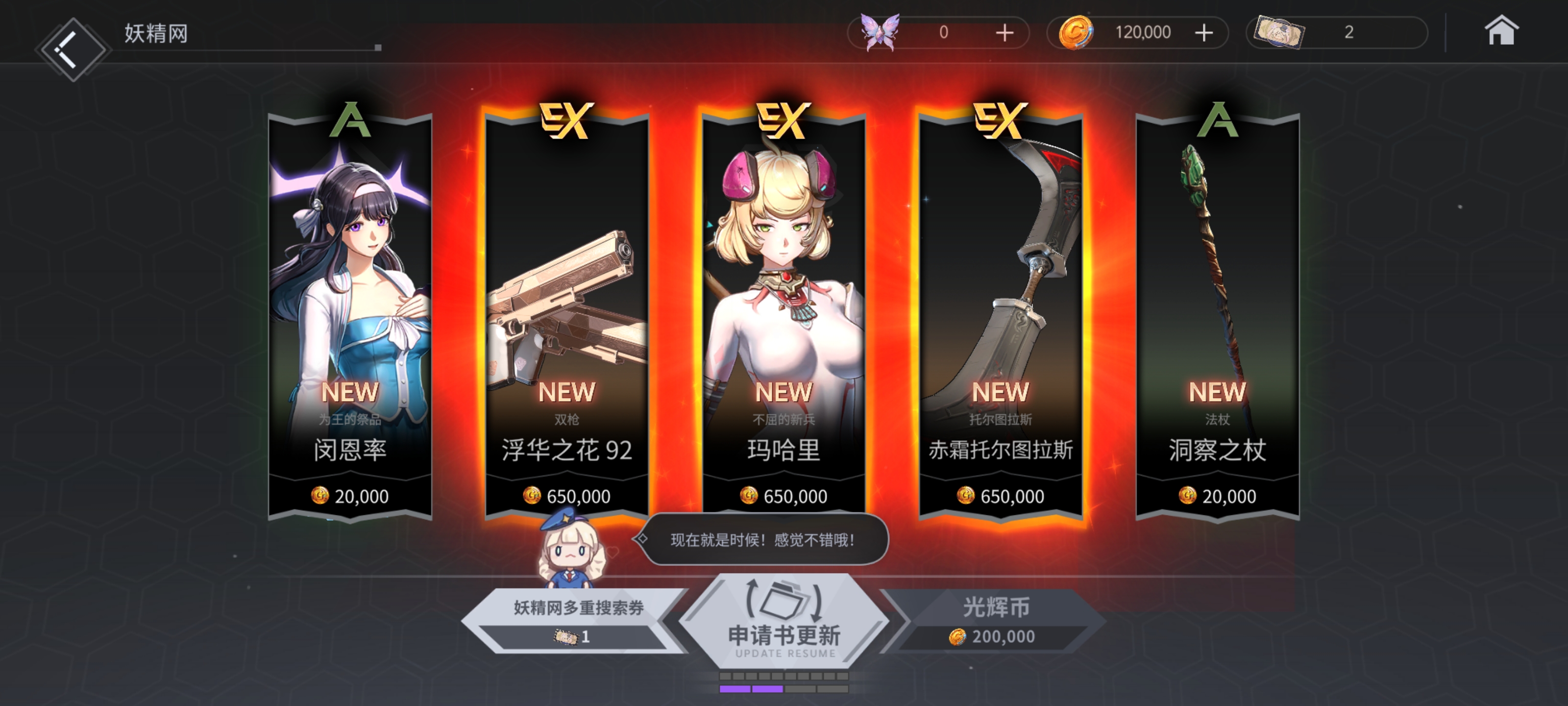
Task: Add more butterfly currency
Action: (1004, 32)
